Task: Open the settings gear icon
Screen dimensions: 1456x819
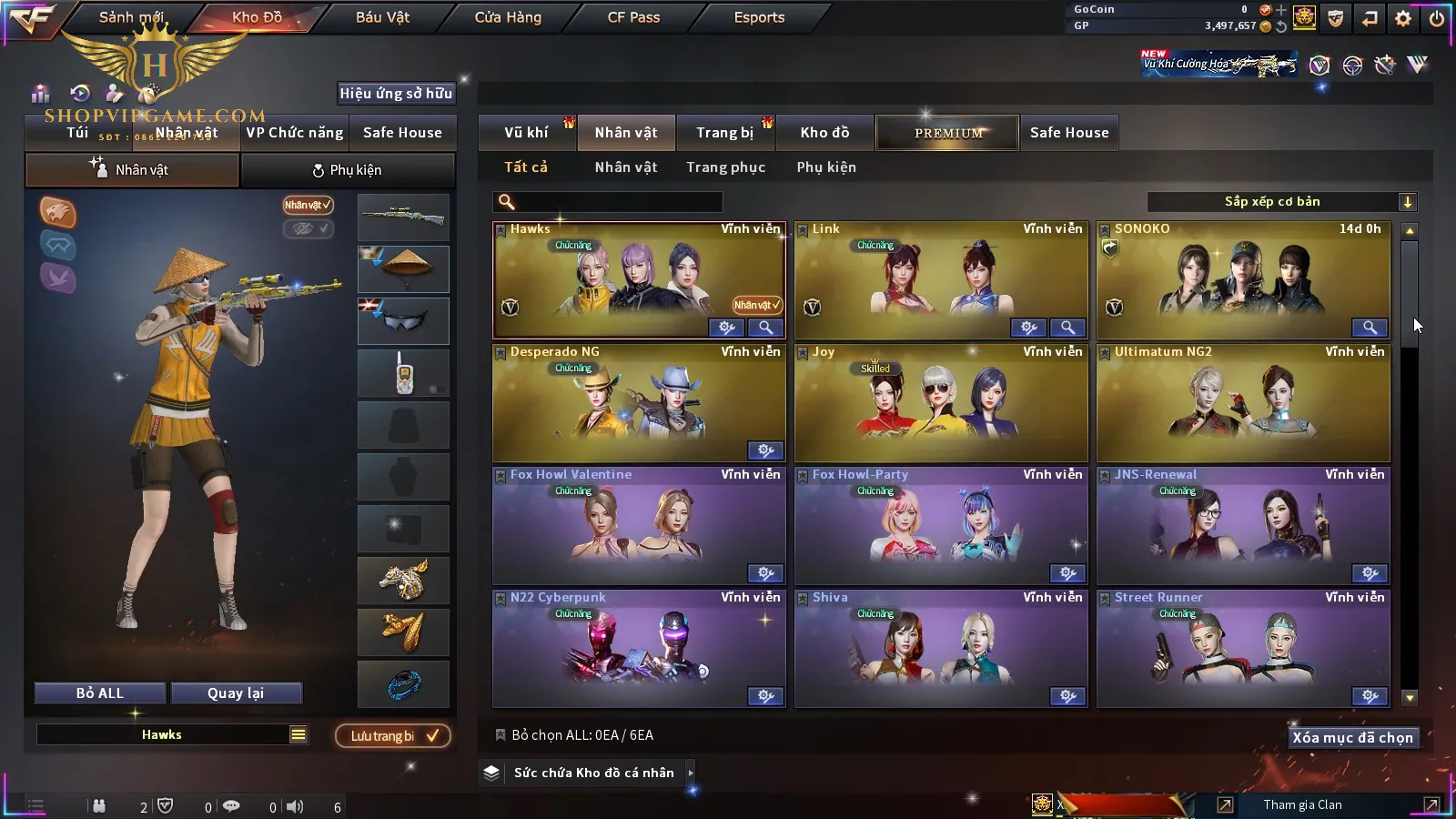Action: (1402, 18)
